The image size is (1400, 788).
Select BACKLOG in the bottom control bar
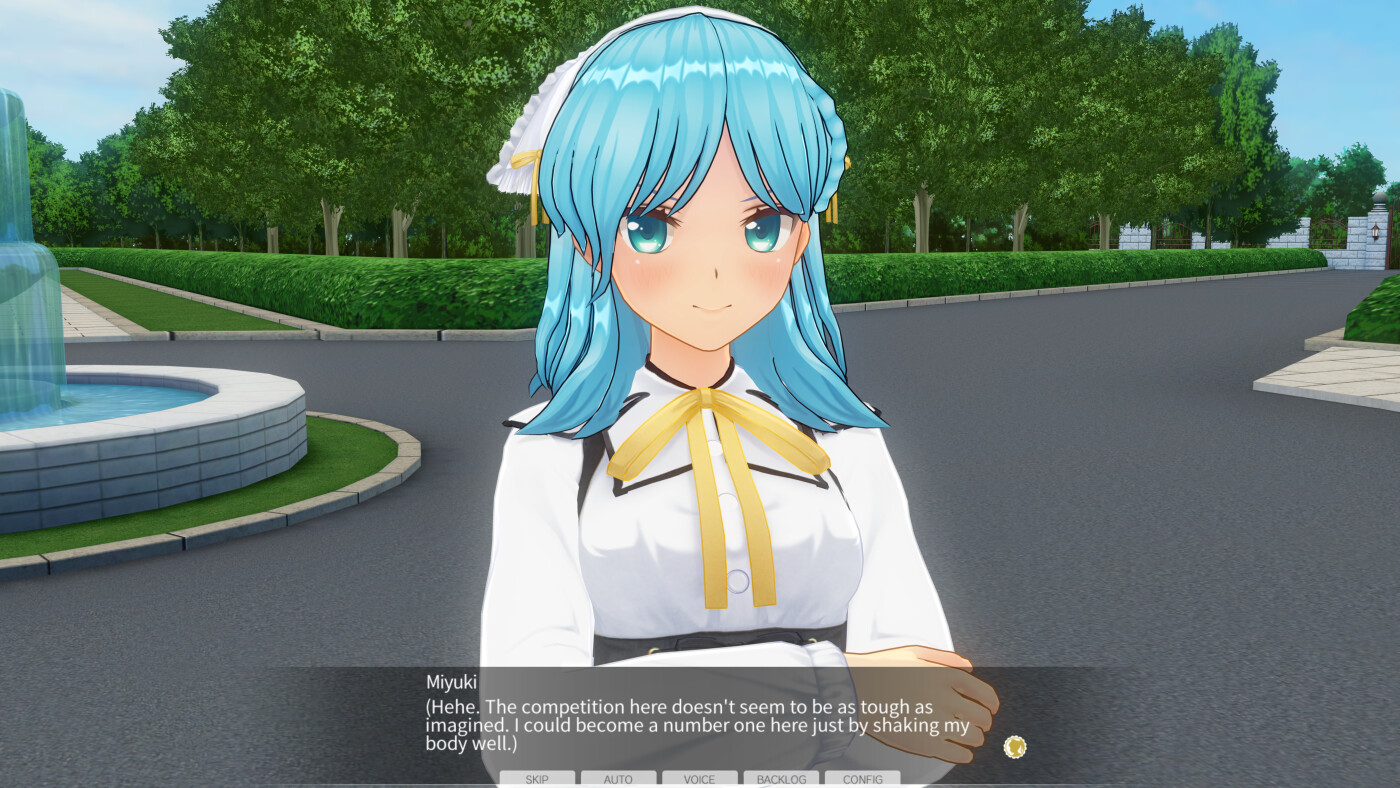click(x=781, y=779)
